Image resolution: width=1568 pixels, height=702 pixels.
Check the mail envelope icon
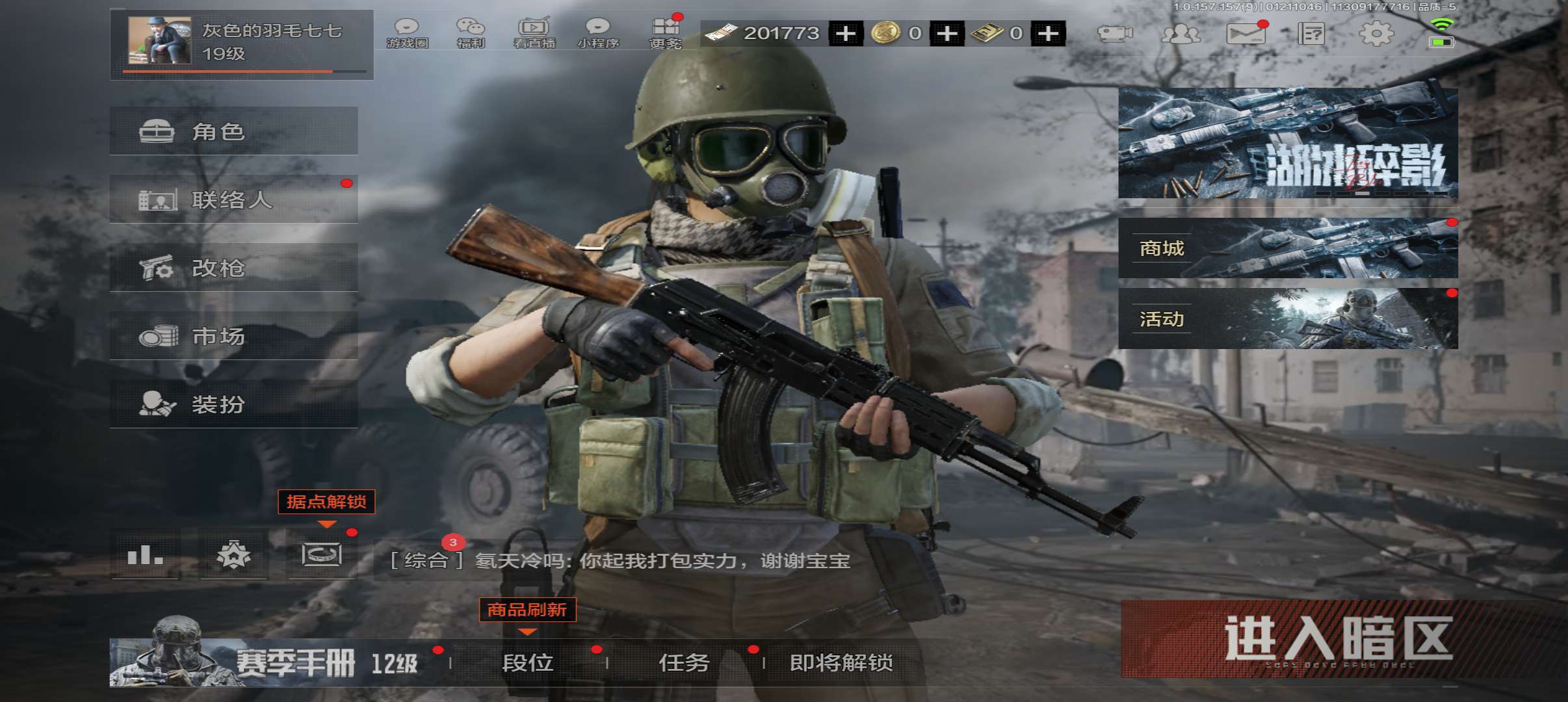(x=1246, y=33)
